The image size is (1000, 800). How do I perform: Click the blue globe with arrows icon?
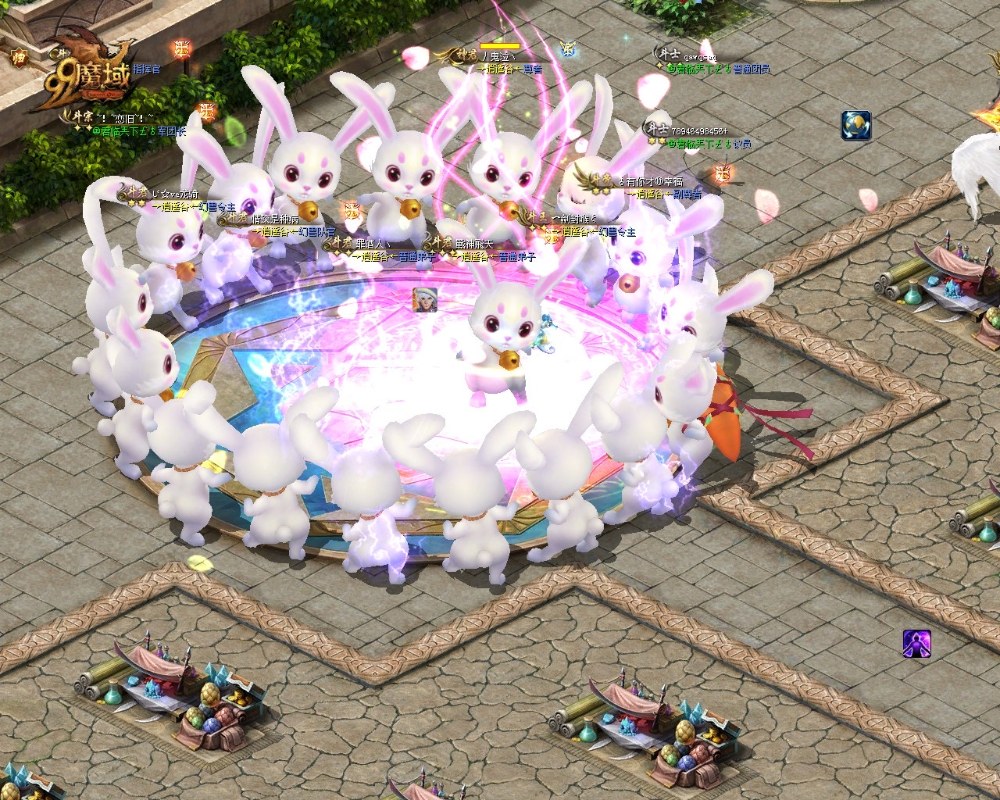coord(856,125)
